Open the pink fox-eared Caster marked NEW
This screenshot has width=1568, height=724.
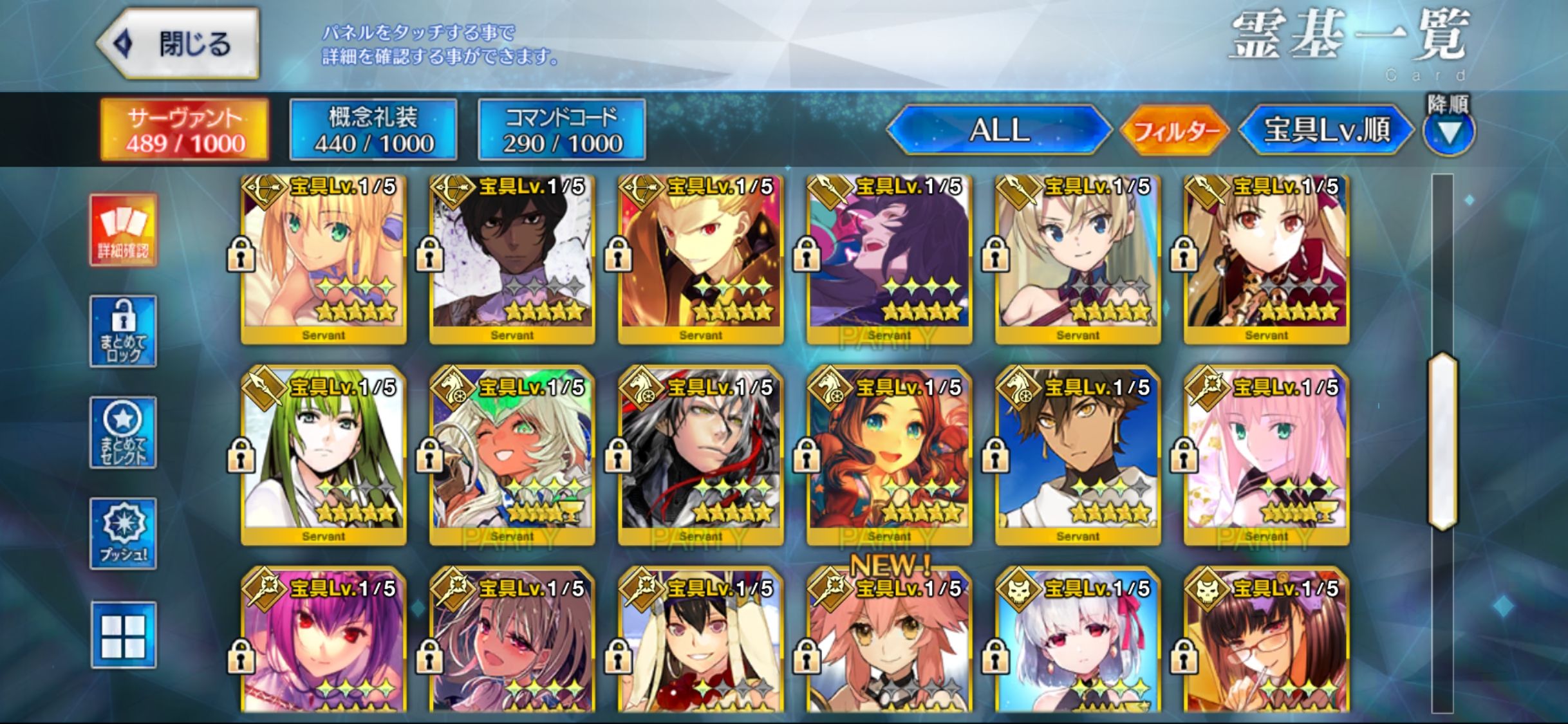pyautogui.click(x=890, y=644)
